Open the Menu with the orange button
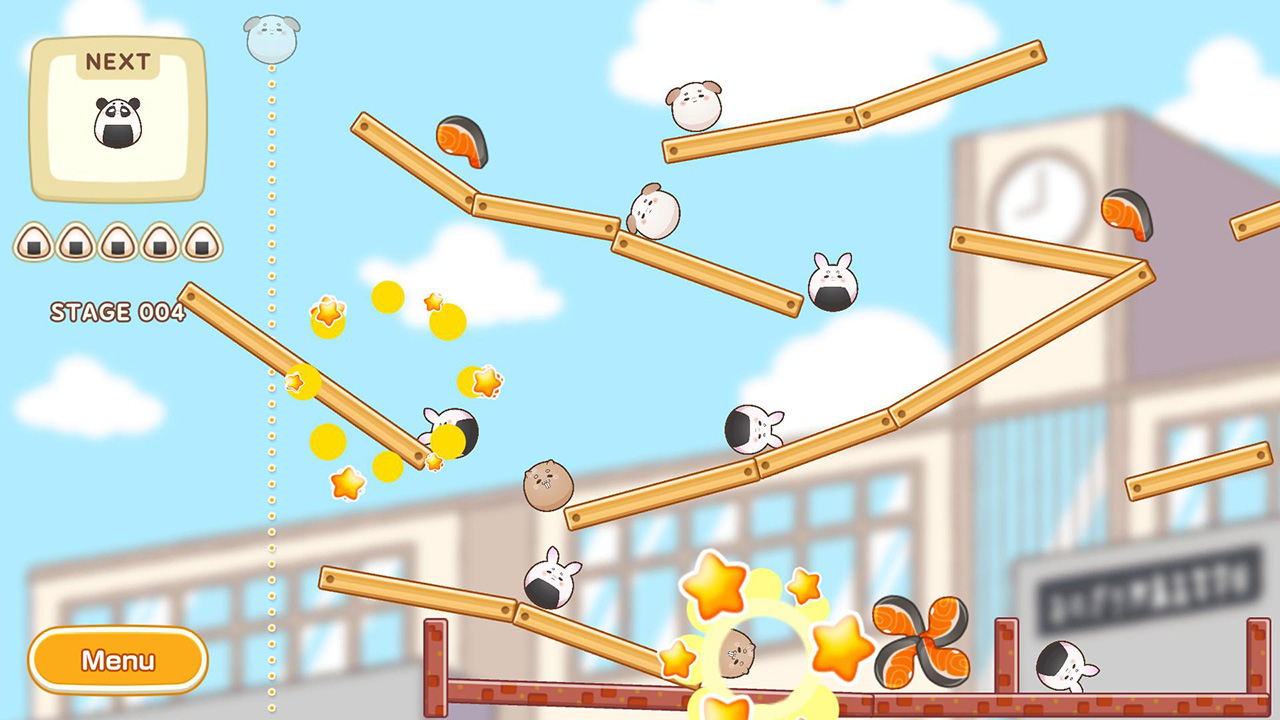Viewport: 1280px width, 720px height. (117, 660)
